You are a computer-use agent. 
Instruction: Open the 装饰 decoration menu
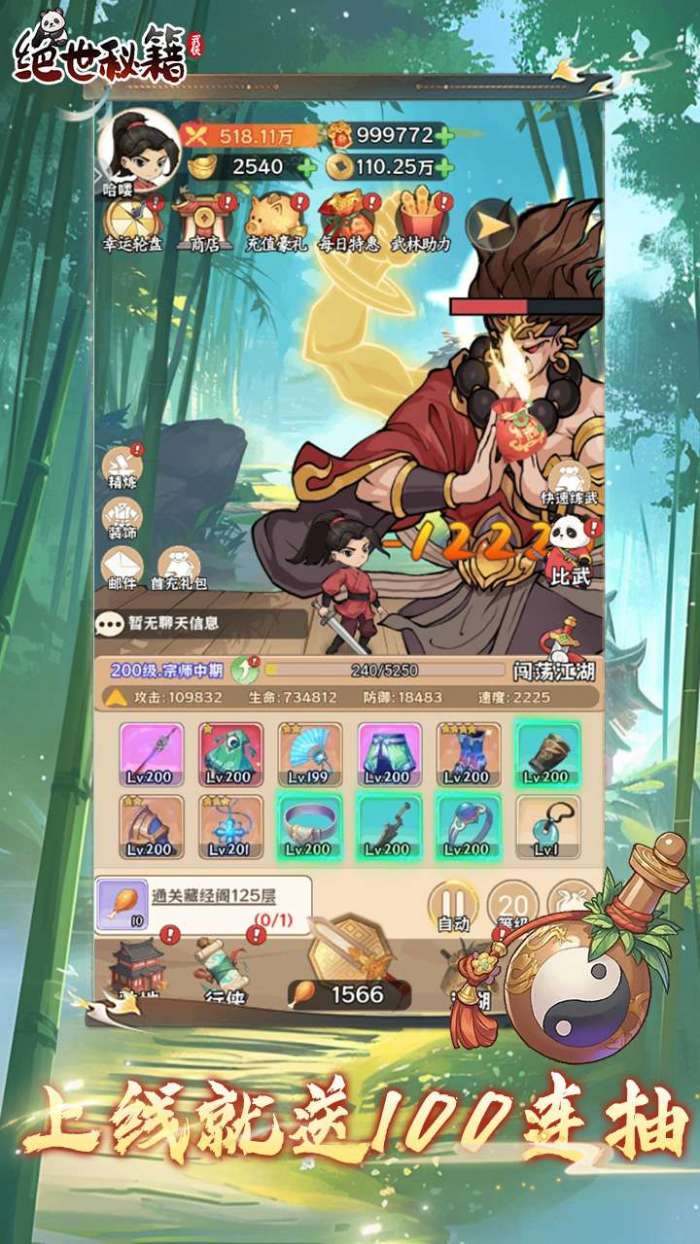coord(122,517)
